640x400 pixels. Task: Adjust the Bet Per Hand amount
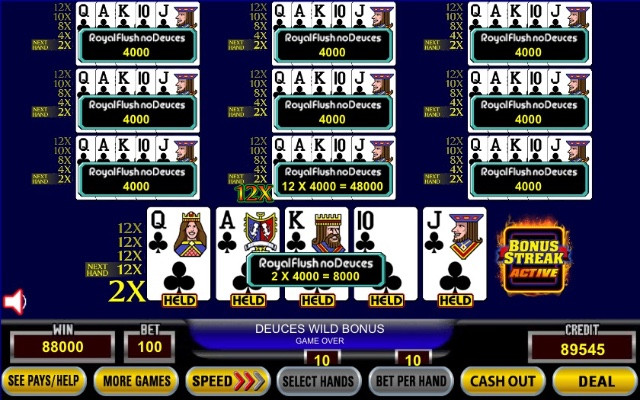tap(410, 381)
